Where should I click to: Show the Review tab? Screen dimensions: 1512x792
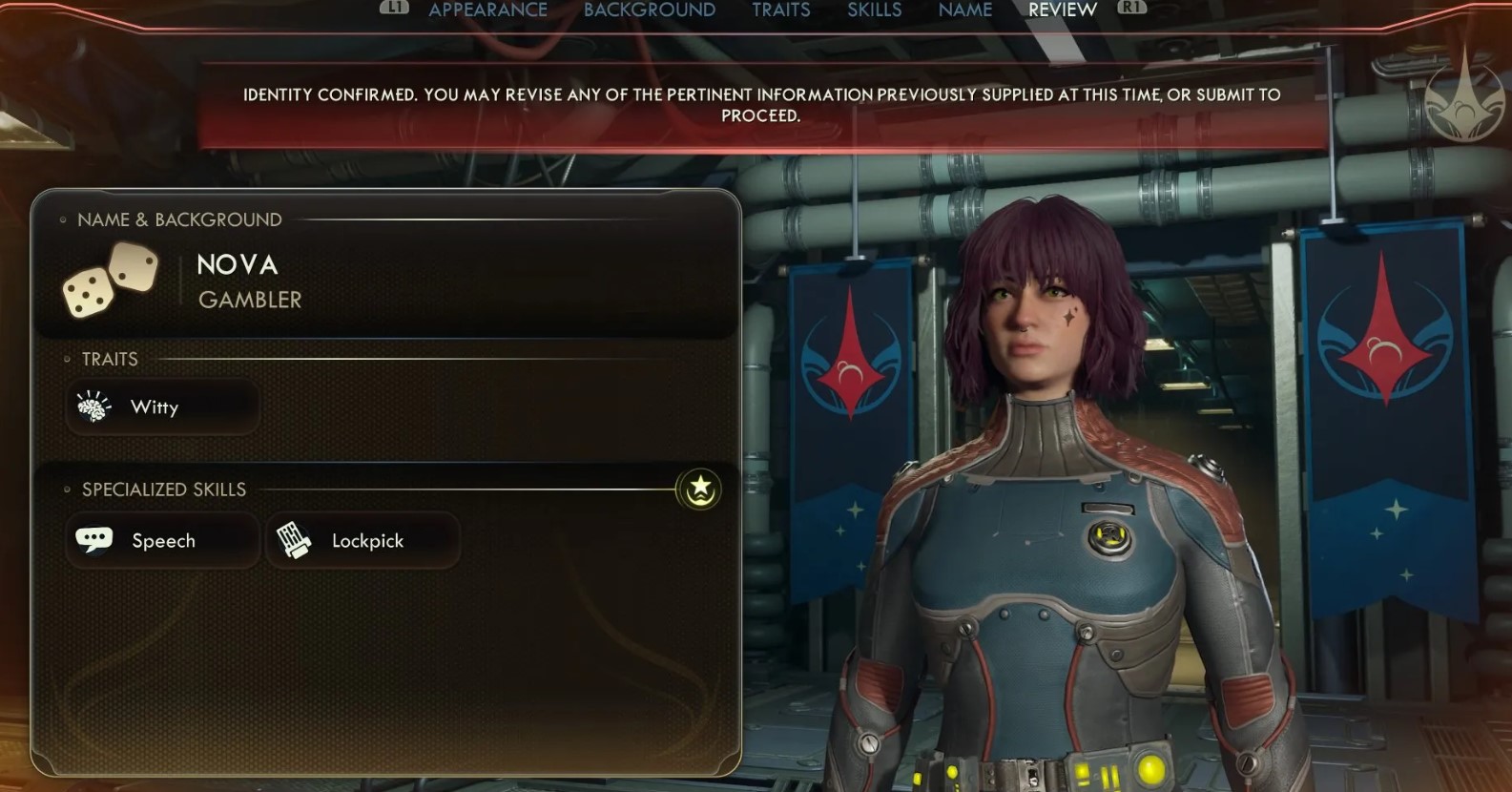(1062, 10)
